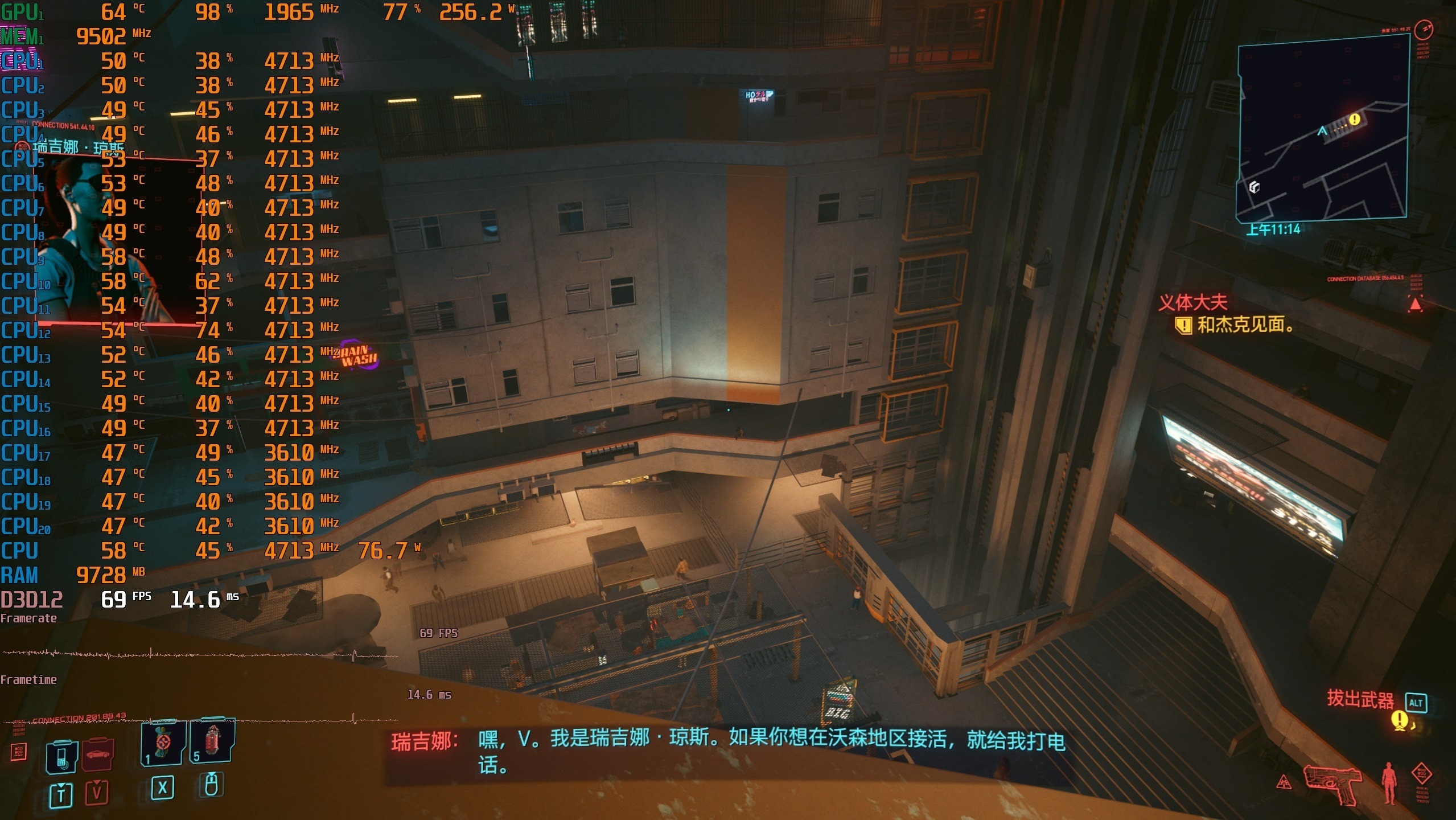
Task: Click the red triangle warning icon by pistol
Action: 1284,782
